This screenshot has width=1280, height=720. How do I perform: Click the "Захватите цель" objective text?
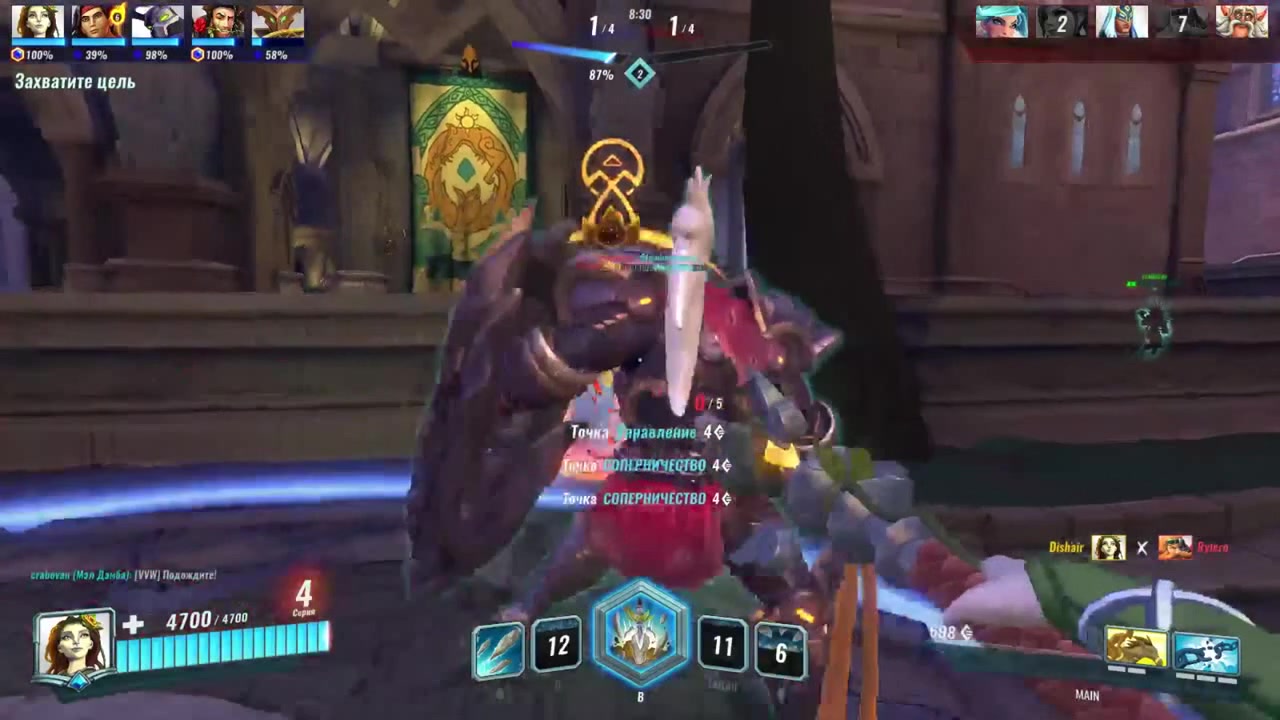click(75, 82)
